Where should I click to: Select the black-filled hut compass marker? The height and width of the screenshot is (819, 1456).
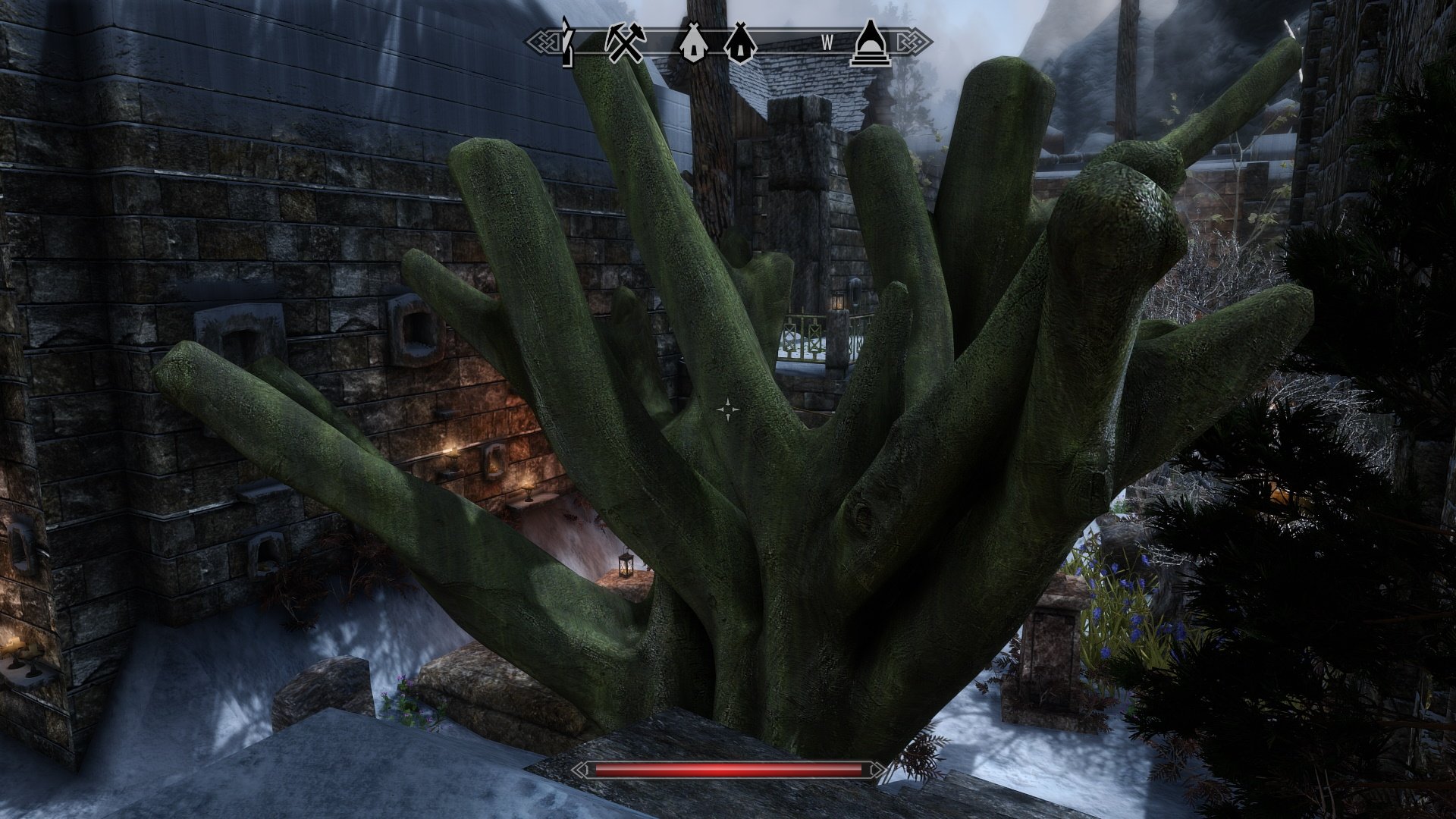739,43
